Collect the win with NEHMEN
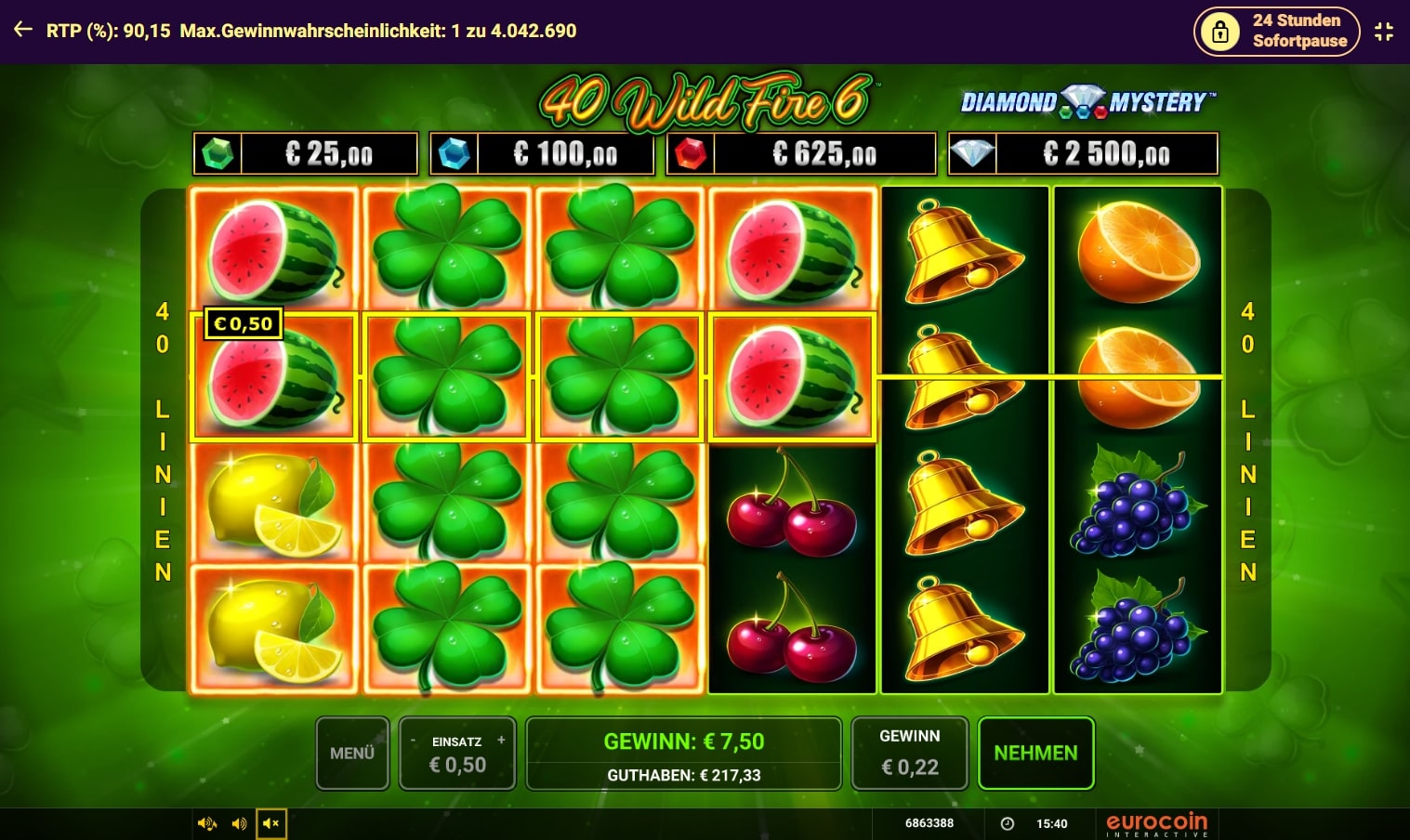This screenshot has width=1410, height=840. [1035, 753]
